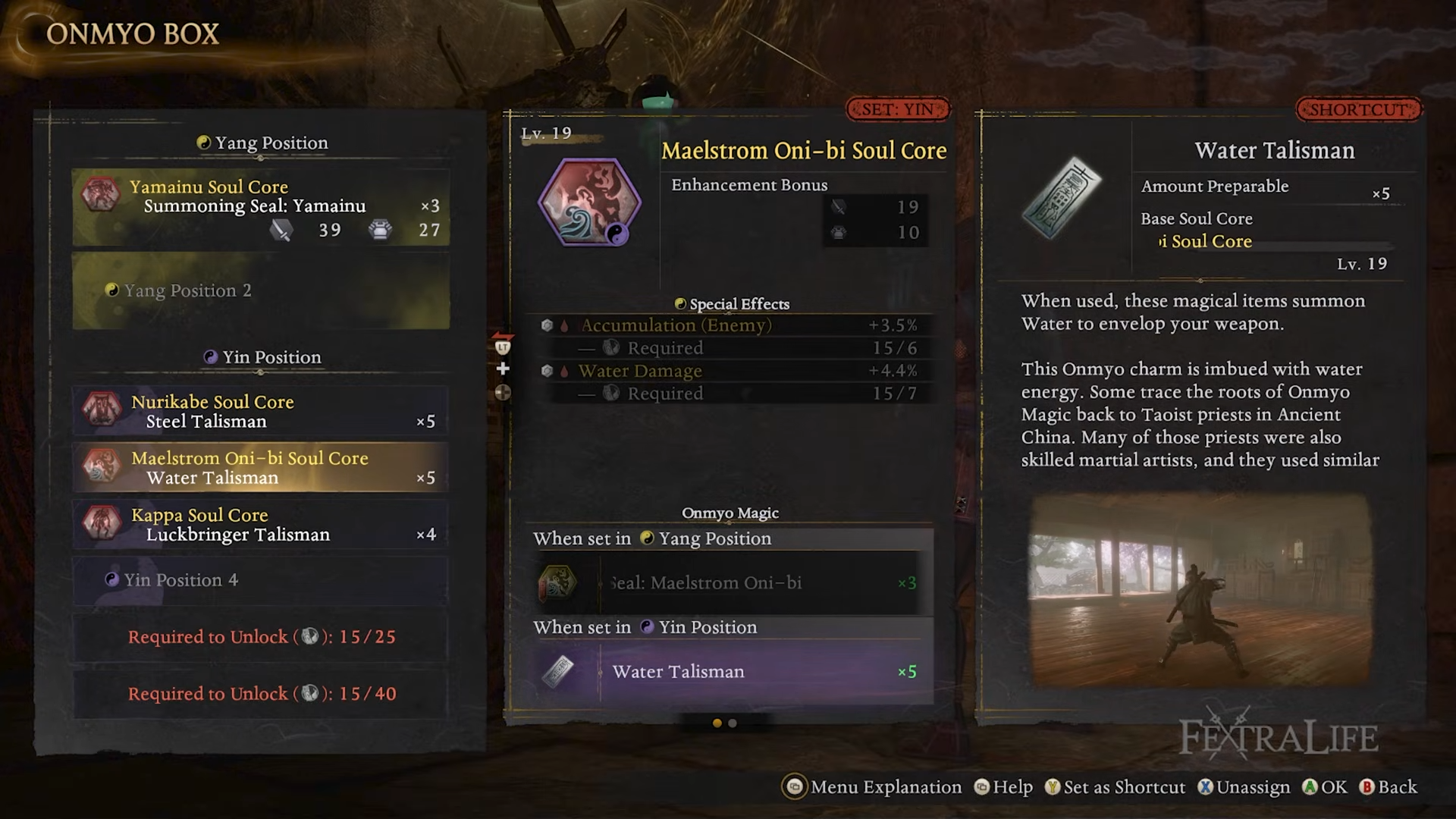Viewport: 1456px width, 819px height.
Task: Go Back from the Onmyo Box
Action: 1389,787
